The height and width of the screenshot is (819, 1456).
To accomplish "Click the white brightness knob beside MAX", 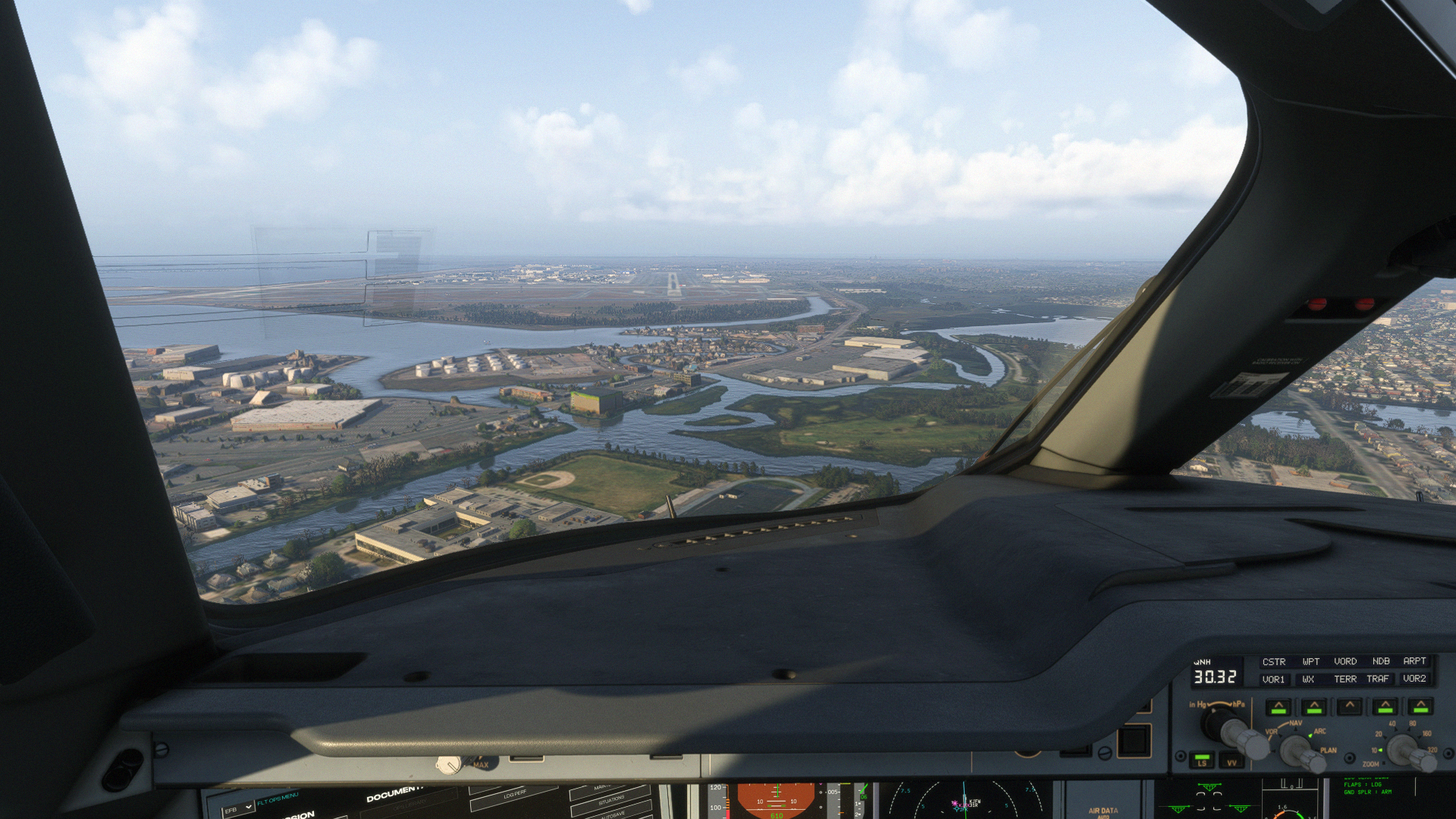I will pos(449,765).
